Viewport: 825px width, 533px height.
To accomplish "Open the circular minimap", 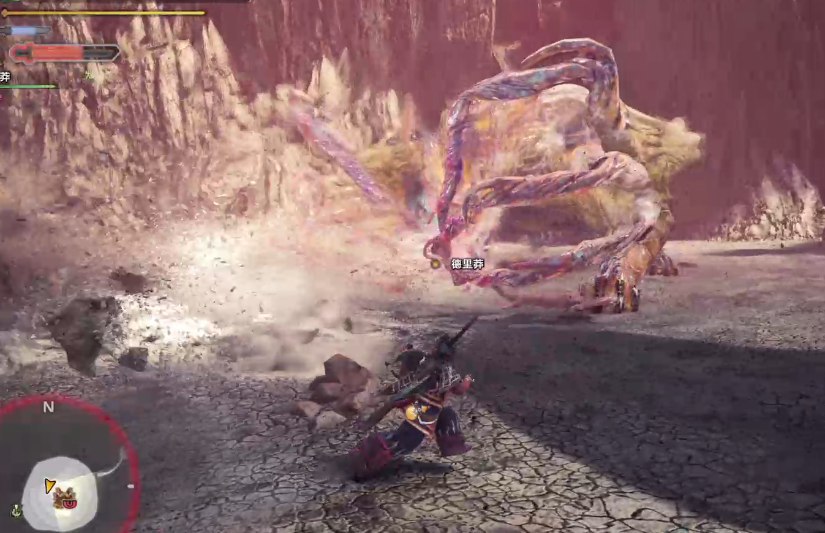I will 68,467.
